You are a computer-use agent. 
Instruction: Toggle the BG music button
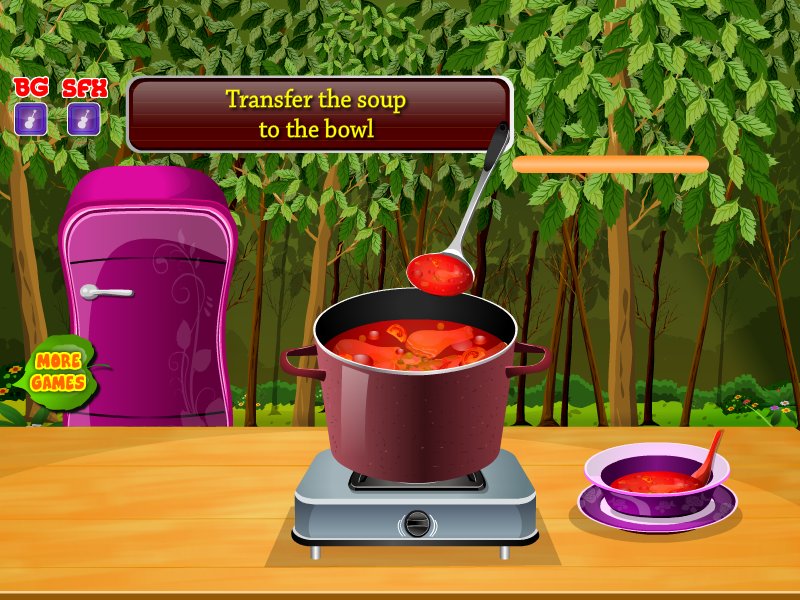coord(31,119)
